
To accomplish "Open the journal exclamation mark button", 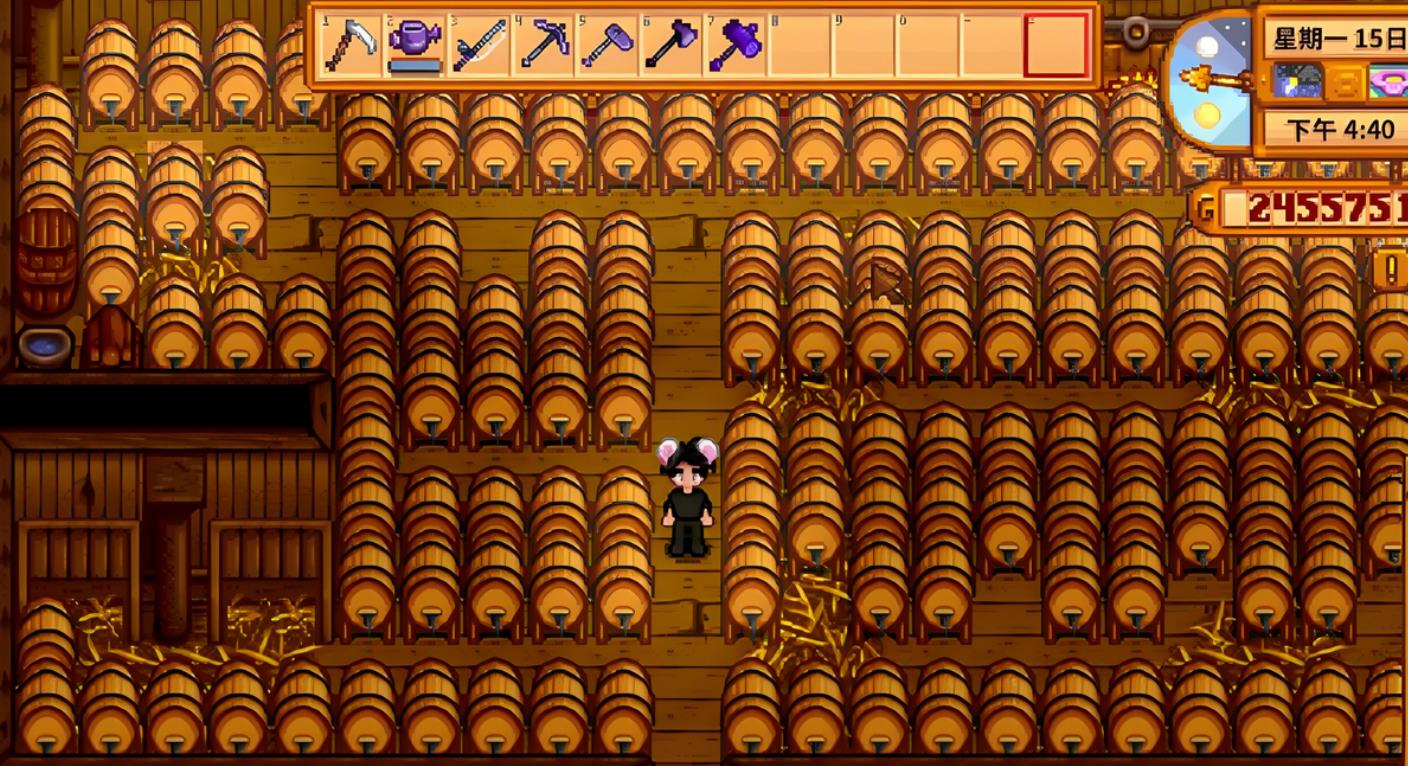I will tap(1391, 268).
